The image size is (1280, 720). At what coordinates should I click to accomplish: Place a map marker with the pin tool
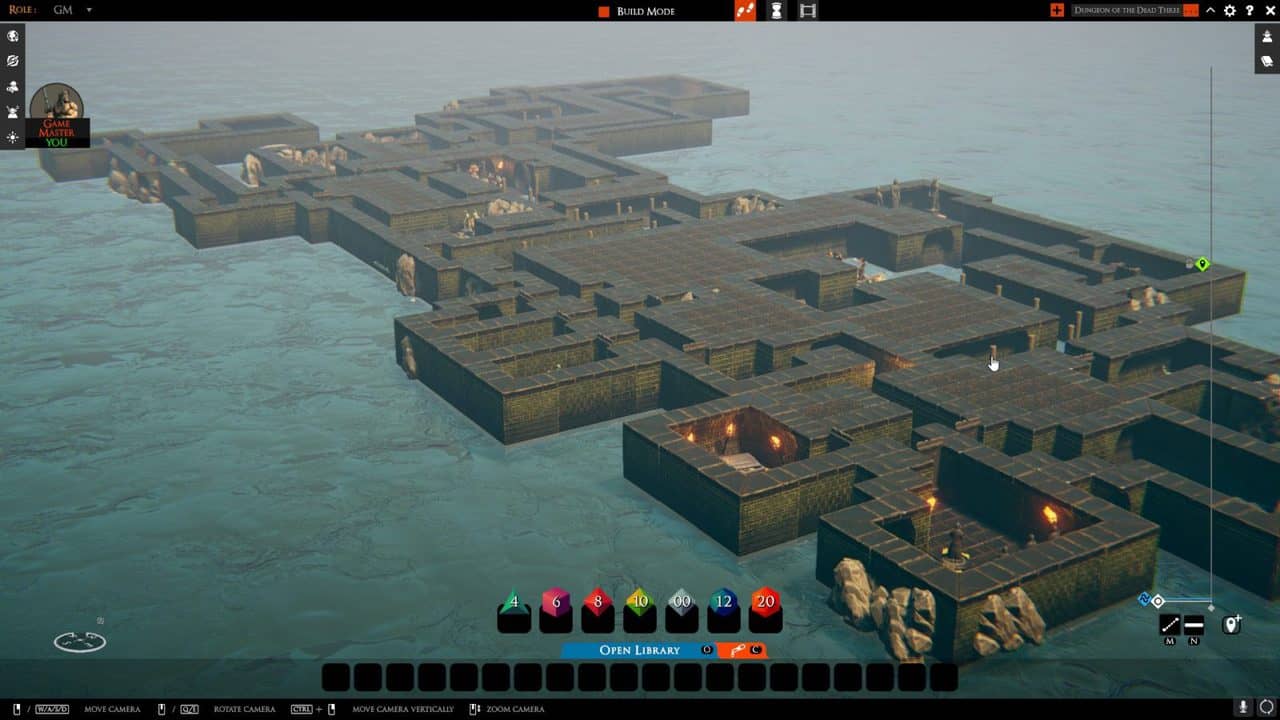[1232, 624]
